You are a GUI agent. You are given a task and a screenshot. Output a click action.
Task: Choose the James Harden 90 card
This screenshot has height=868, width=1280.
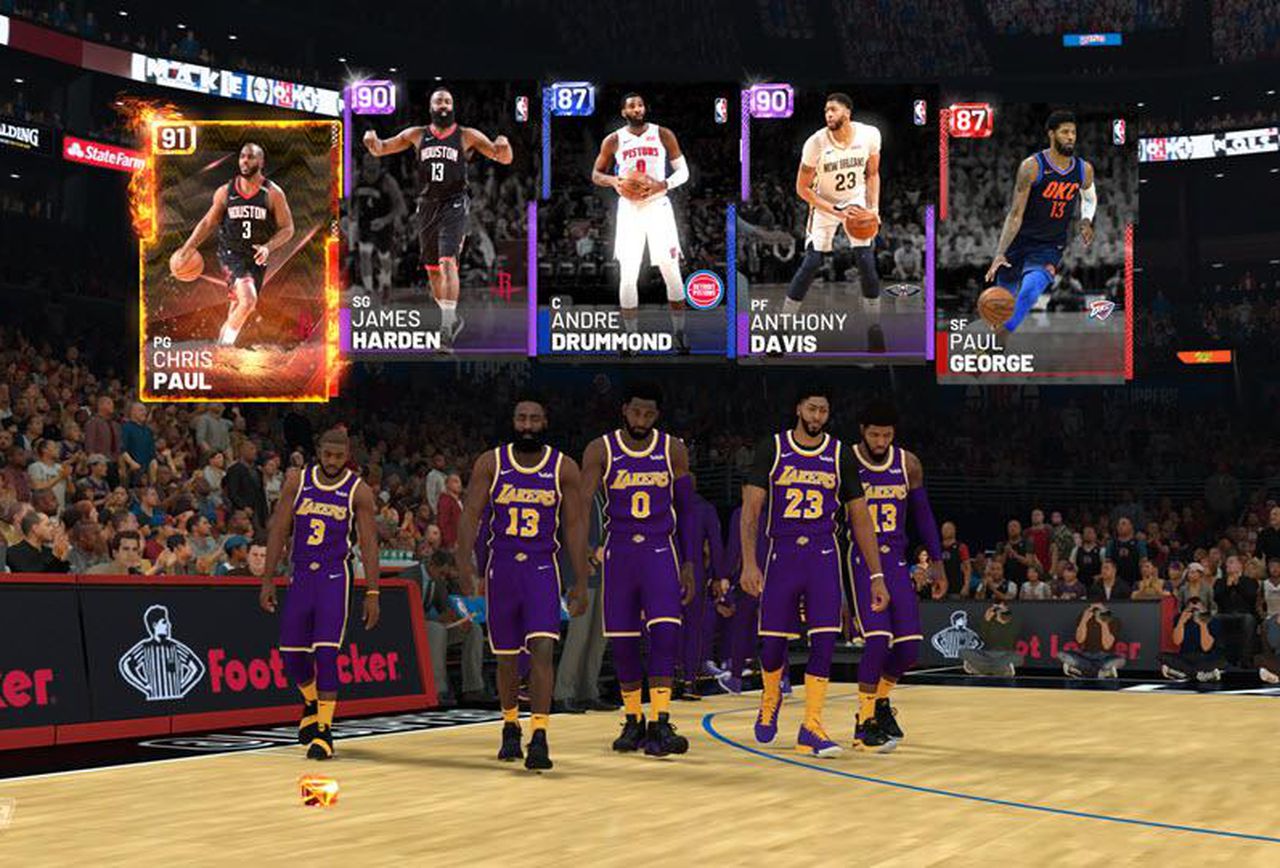tap(440, 220)
